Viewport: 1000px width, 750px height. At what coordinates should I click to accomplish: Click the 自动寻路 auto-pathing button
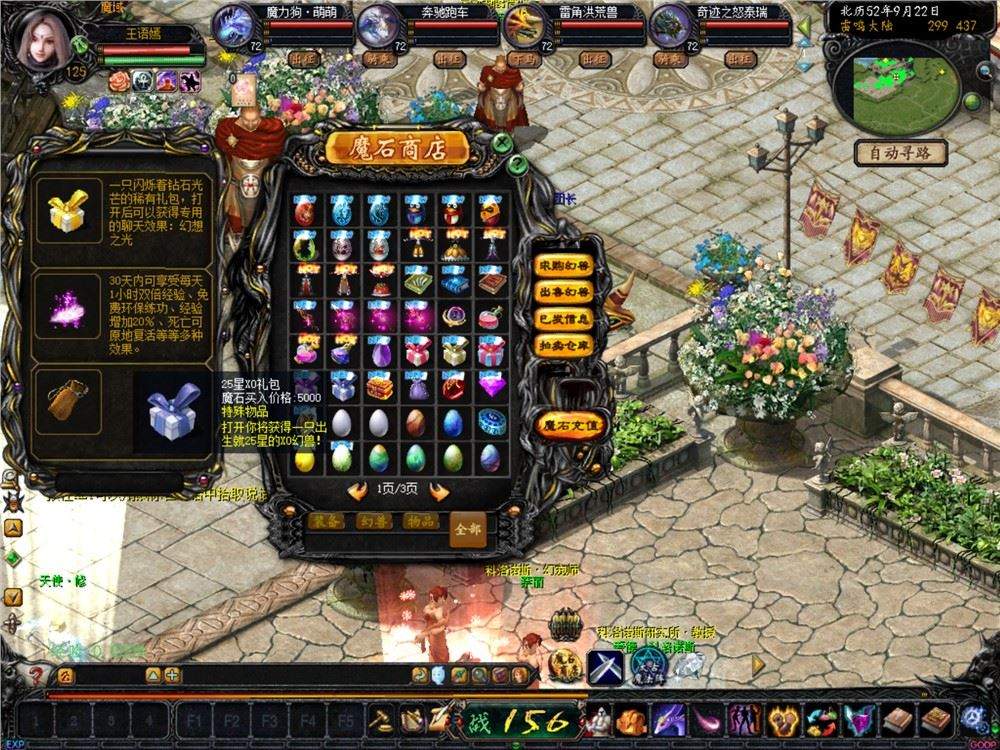(900, 153)
